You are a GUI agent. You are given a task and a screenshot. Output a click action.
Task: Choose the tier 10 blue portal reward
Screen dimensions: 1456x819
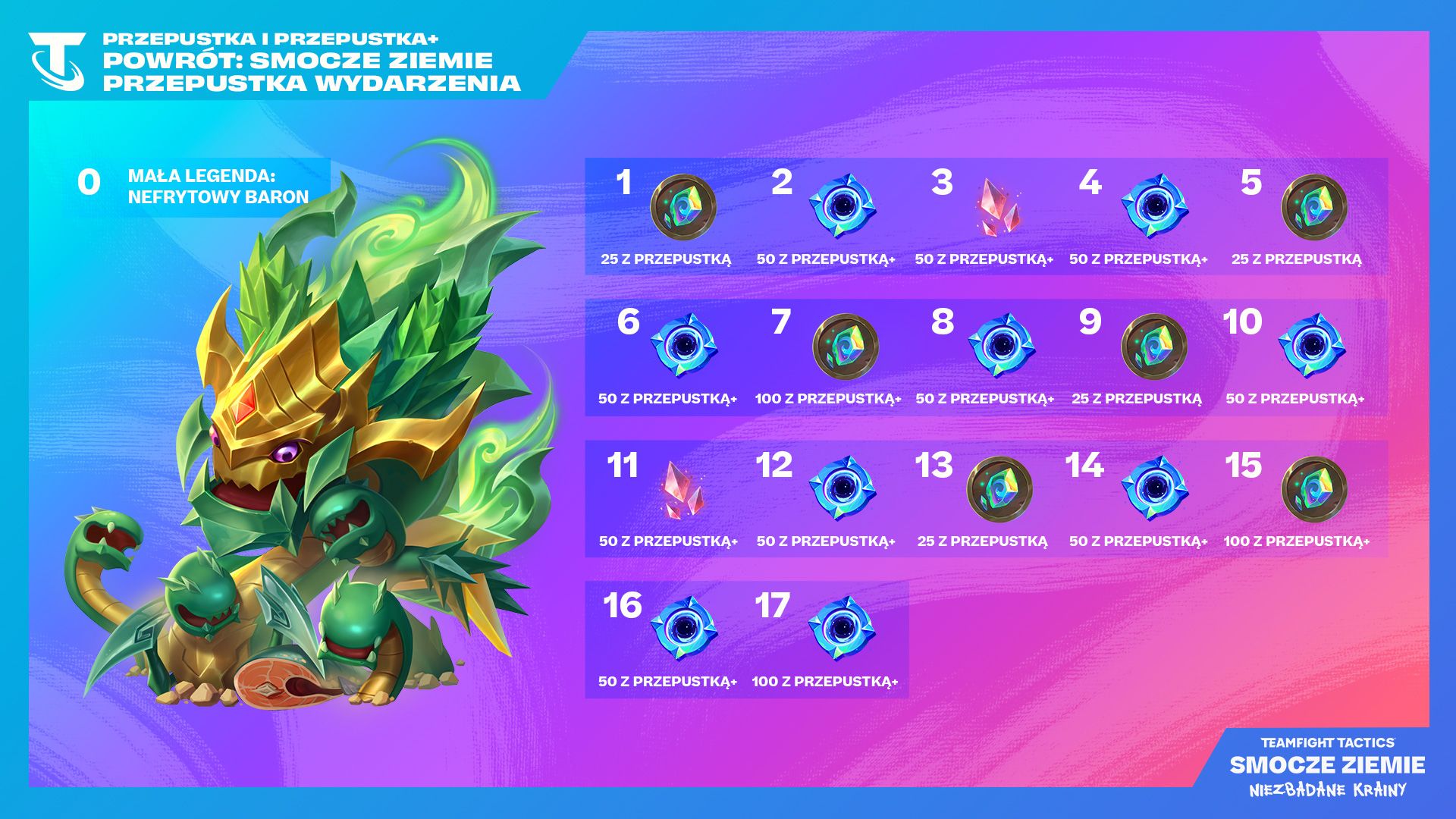[x=1311, y=346]
